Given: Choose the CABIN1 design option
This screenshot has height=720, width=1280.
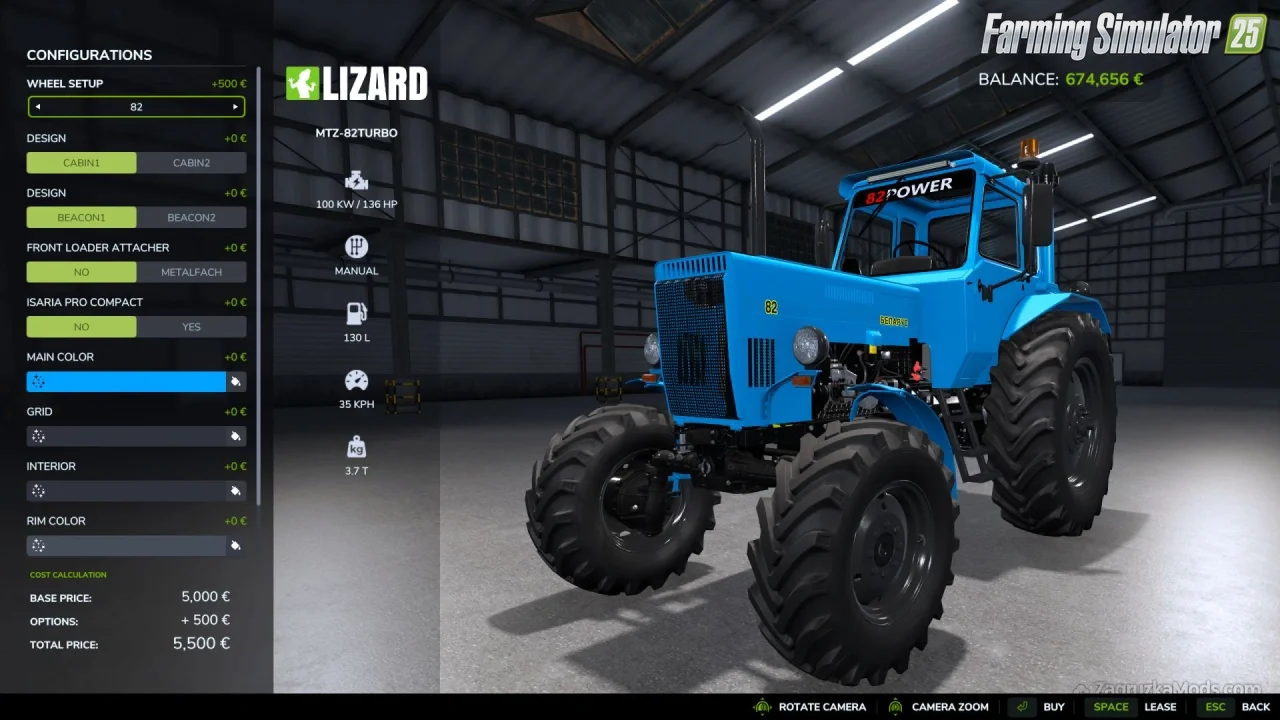Looking at the screenshot, I should [x=81, y=163].
